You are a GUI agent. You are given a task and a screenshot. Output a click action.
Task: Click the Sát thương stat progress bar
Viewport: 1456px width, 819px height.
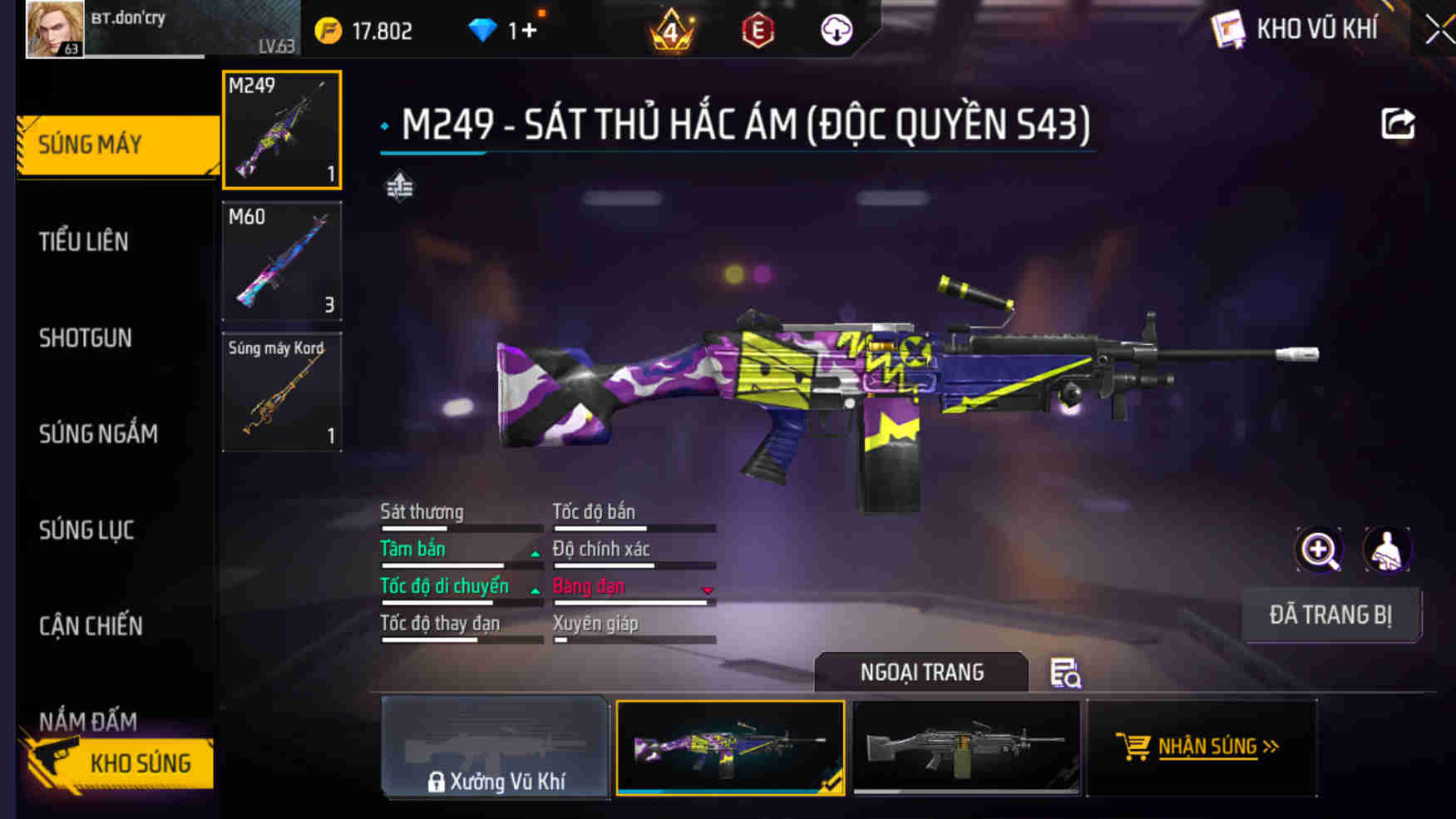click(462, 527)
